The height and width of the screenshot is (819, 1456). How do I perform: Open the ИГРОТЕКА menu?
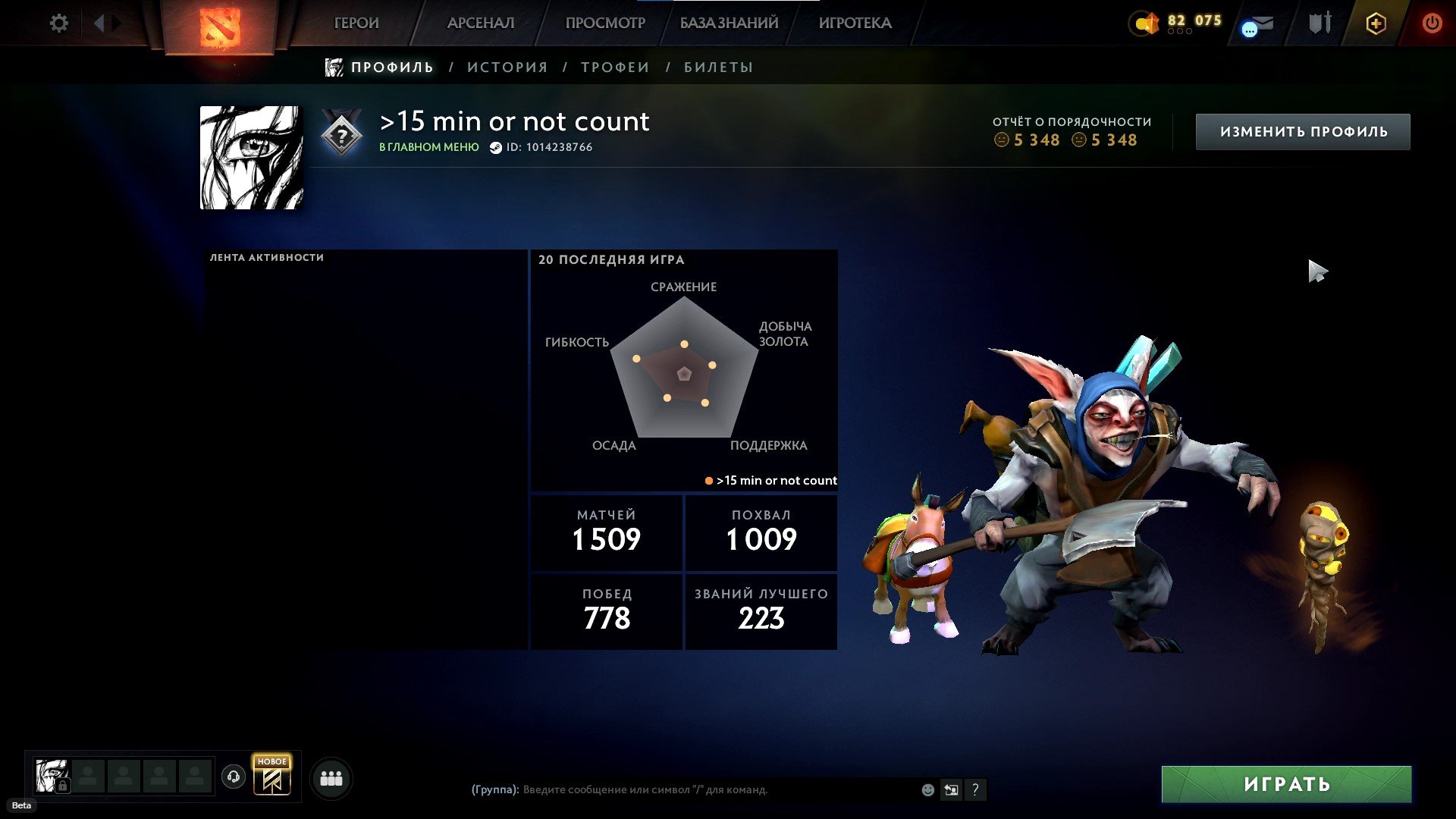tap(855, 24)
